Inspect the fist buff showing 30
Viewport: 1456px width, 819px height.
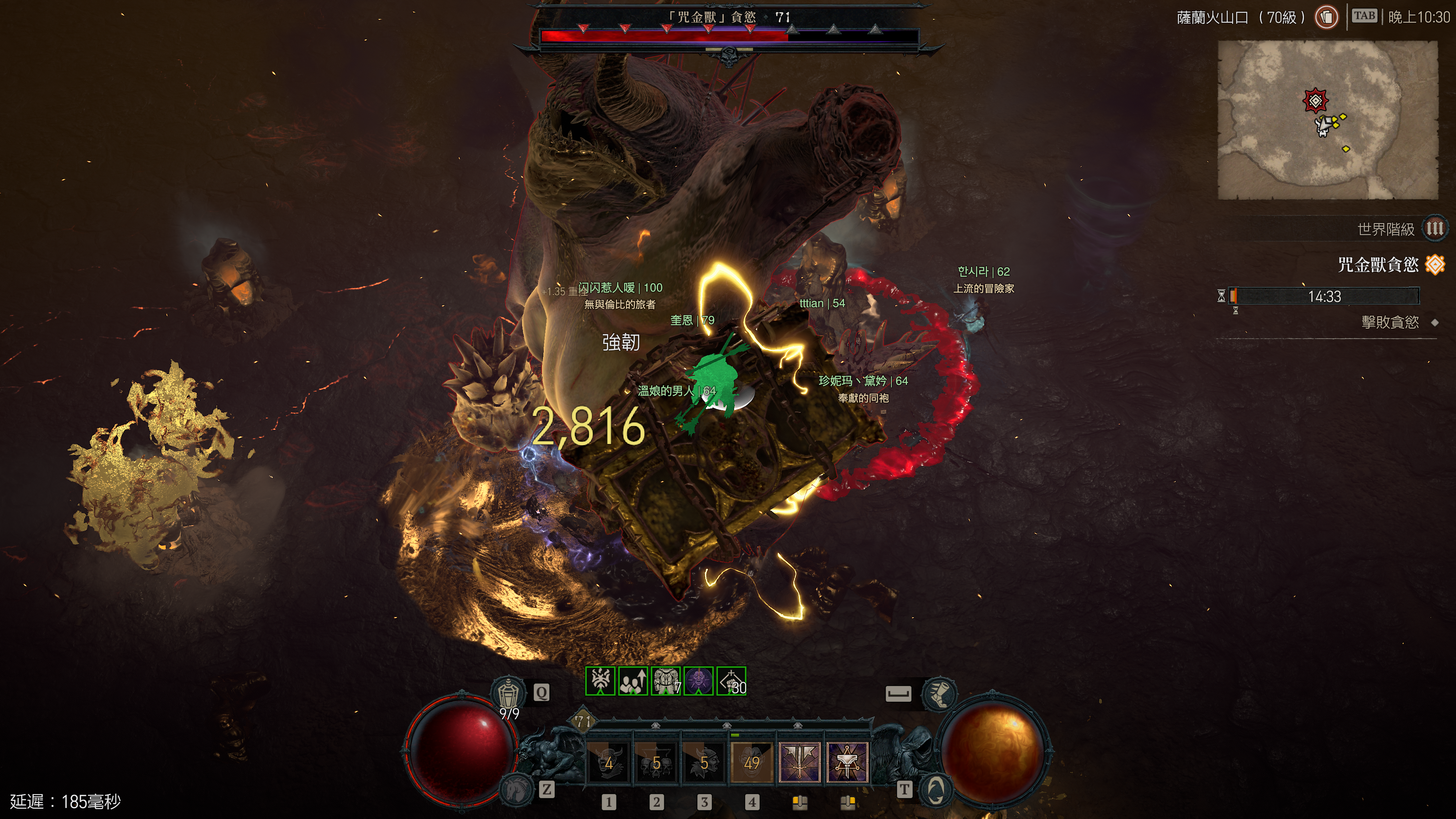coord(731,681)
